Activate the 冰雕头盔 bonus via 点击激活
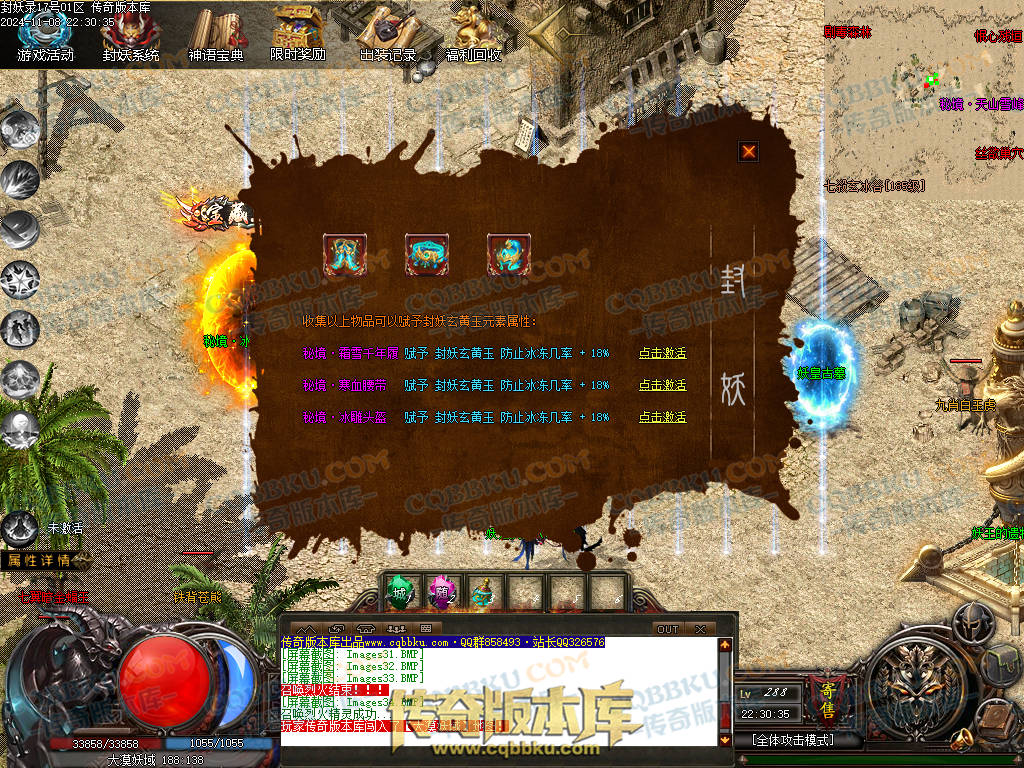This screenshot has width=1024, height=768. click(x=663, y=417)
